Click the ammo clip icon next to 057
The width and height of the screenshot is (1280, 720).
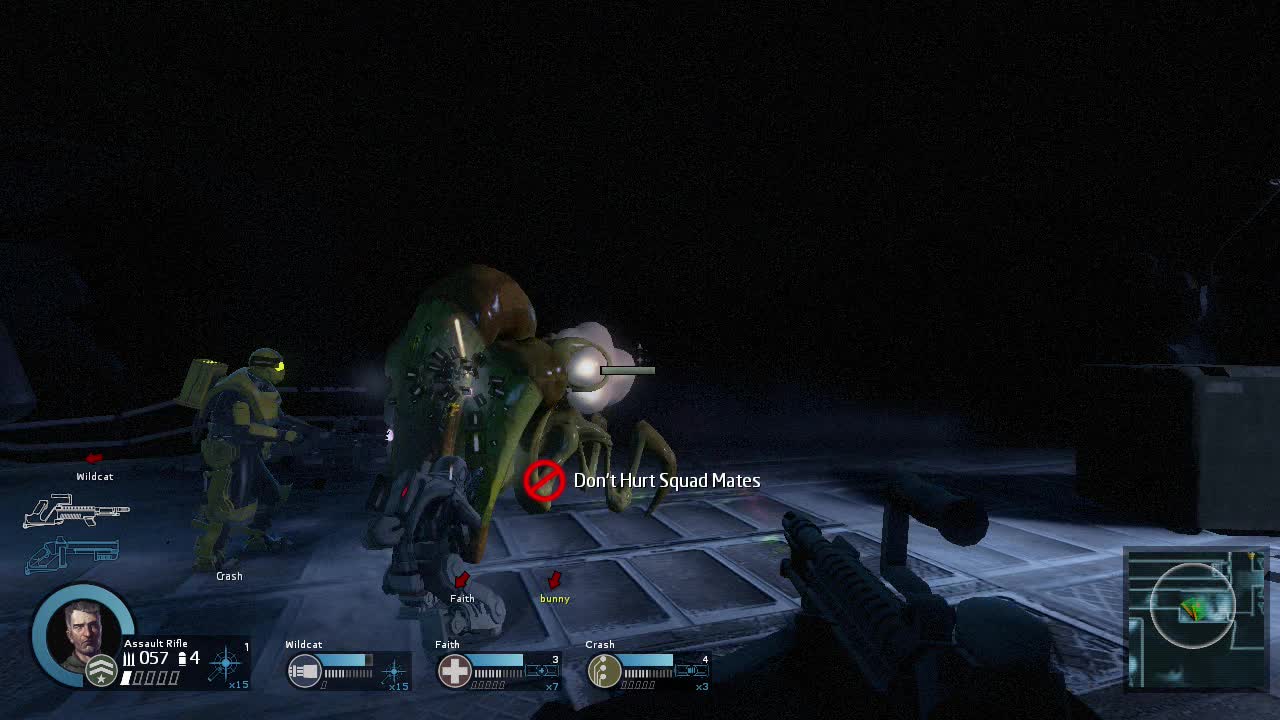pyautogui.click(x=183, y=657)
